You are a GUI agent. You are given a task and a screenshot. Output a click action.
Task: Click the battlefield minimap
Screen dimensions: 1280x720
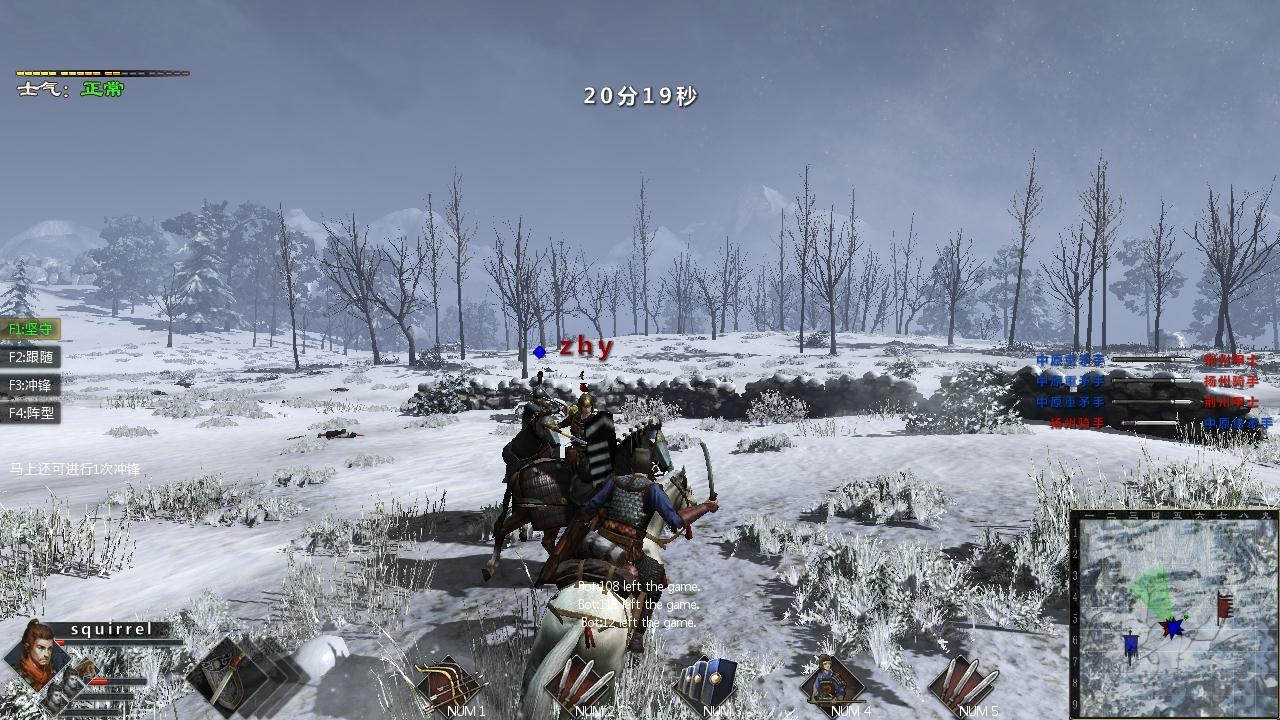point(1174,612)
